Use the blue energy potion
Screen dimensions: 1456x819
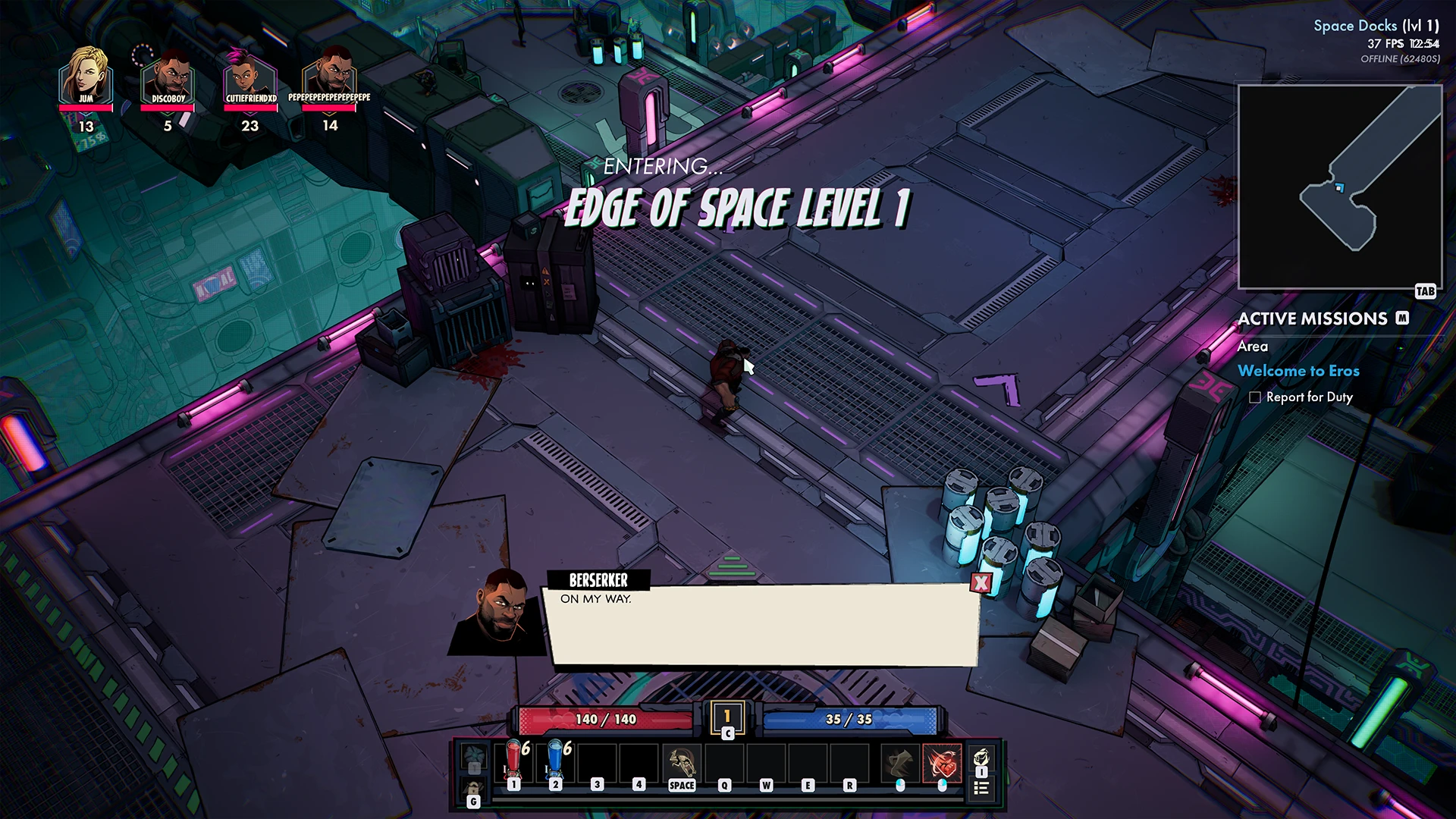556,761
